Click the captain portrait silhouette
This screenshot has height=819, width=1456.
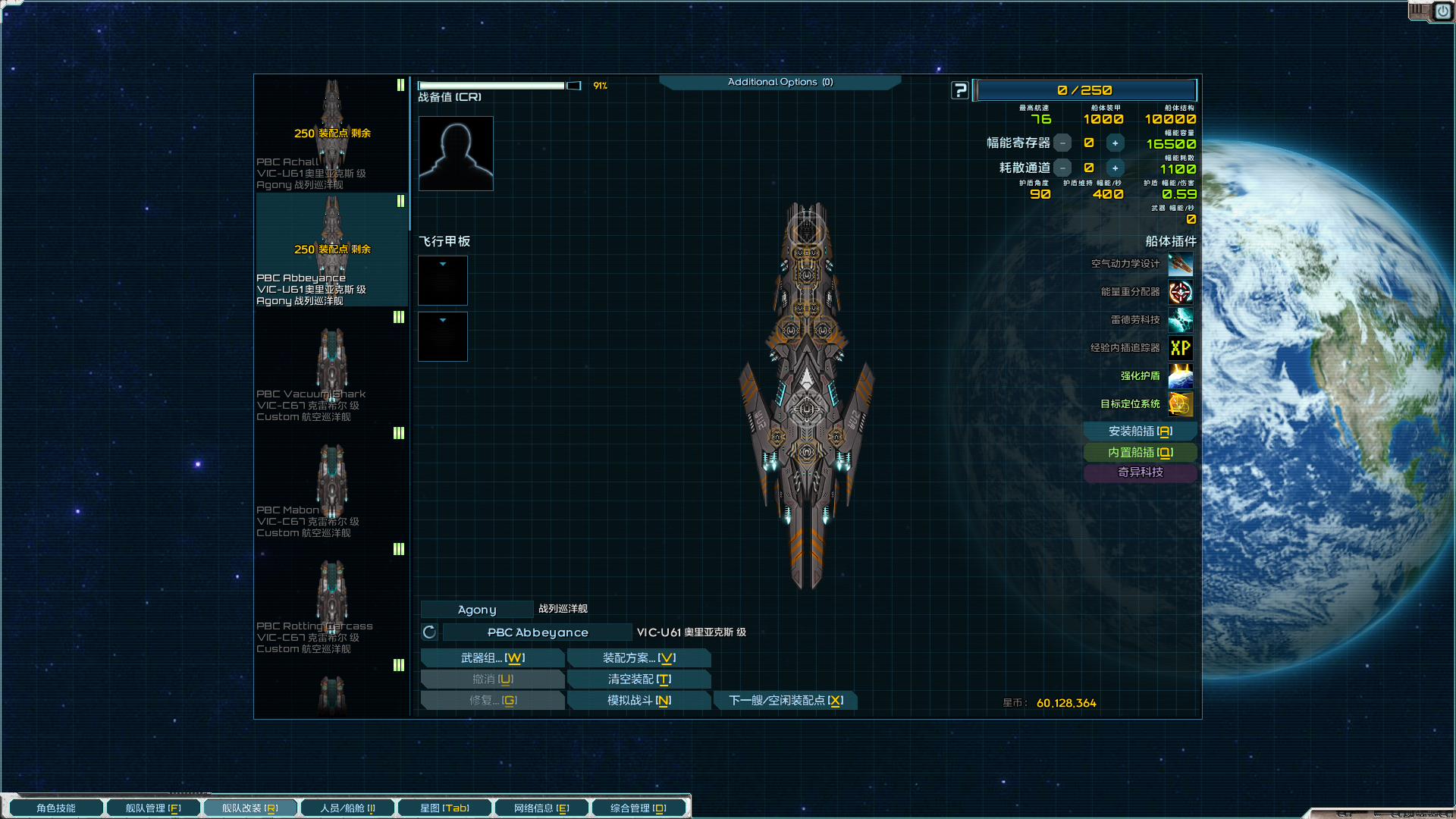pos(456,153)
